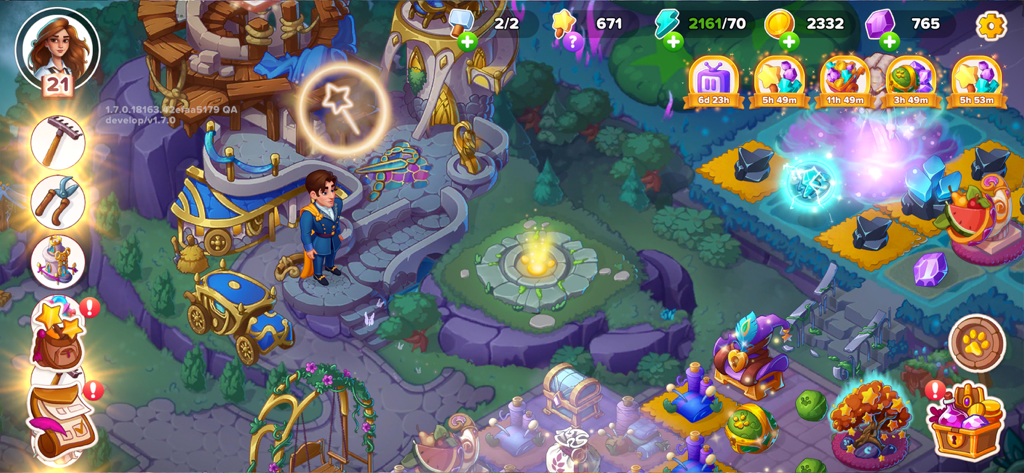Open the treasure chest shop

coord(965,420)
